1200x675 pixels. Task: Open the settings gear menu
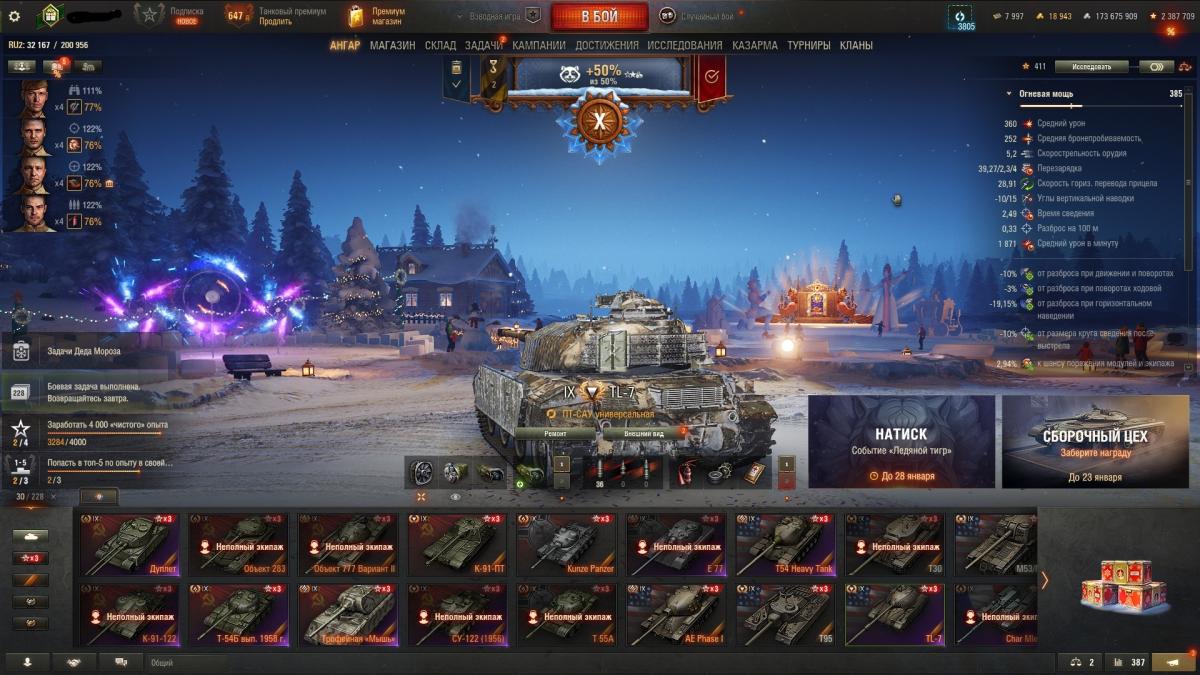[14, 16]
